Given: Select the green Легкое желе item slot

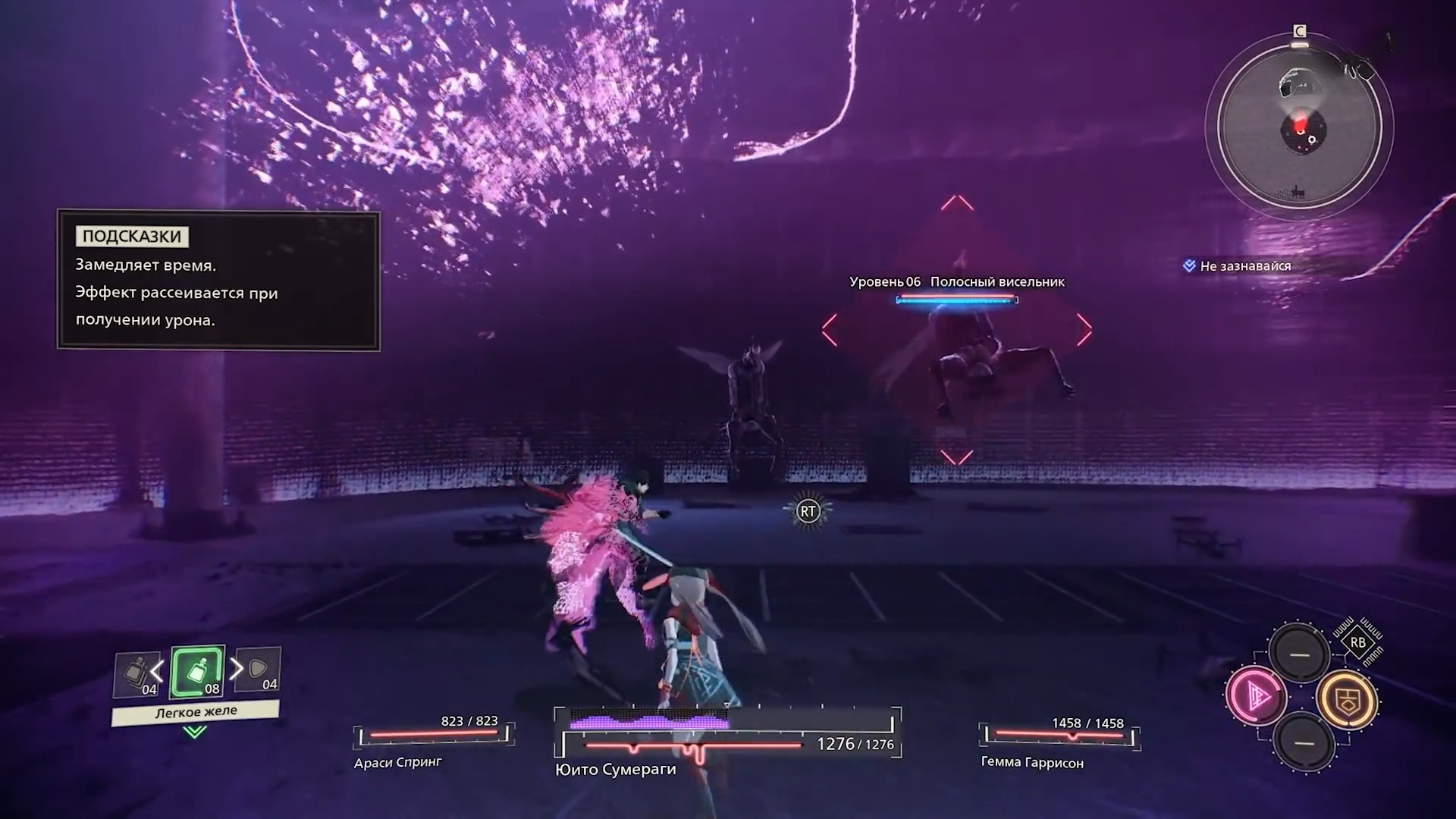Looking at the screenshot, I should [197, 672].
